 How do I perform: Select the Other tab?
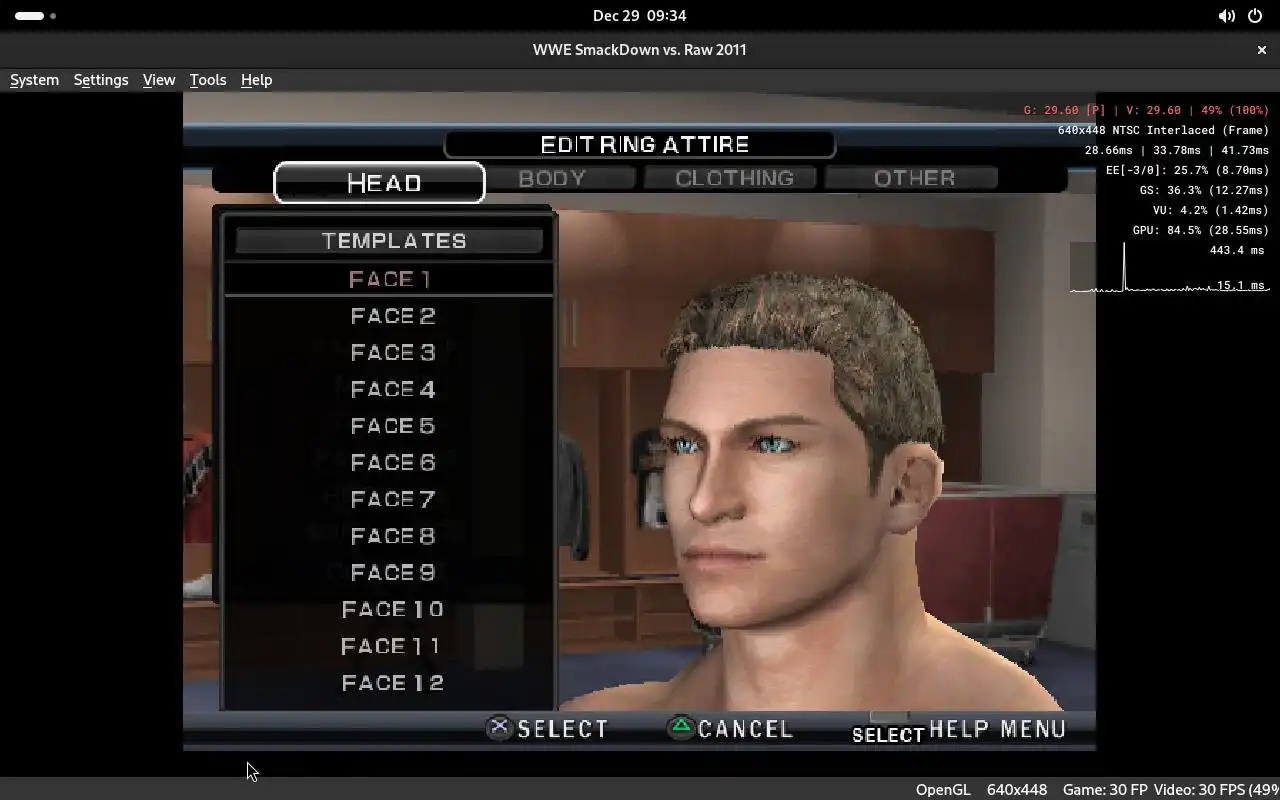913,178
